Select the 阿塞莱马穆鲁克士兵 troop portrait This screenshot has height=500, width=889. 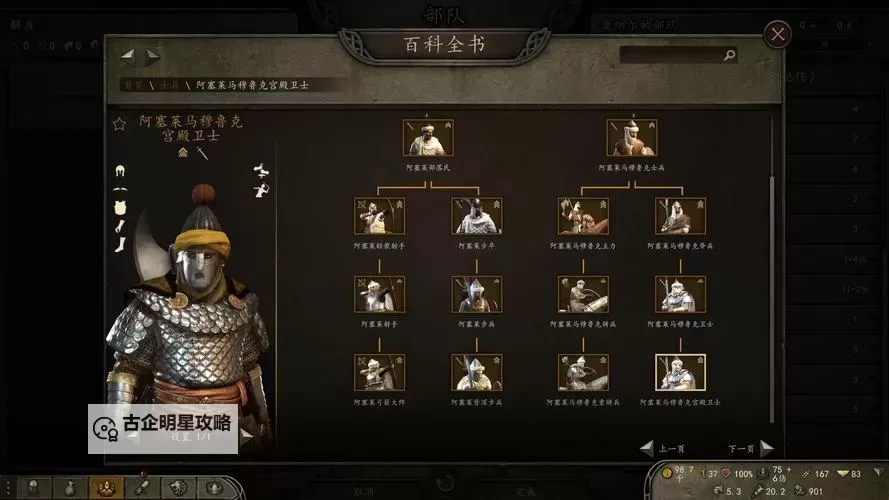pyautogui.click(x=632, y=138)
